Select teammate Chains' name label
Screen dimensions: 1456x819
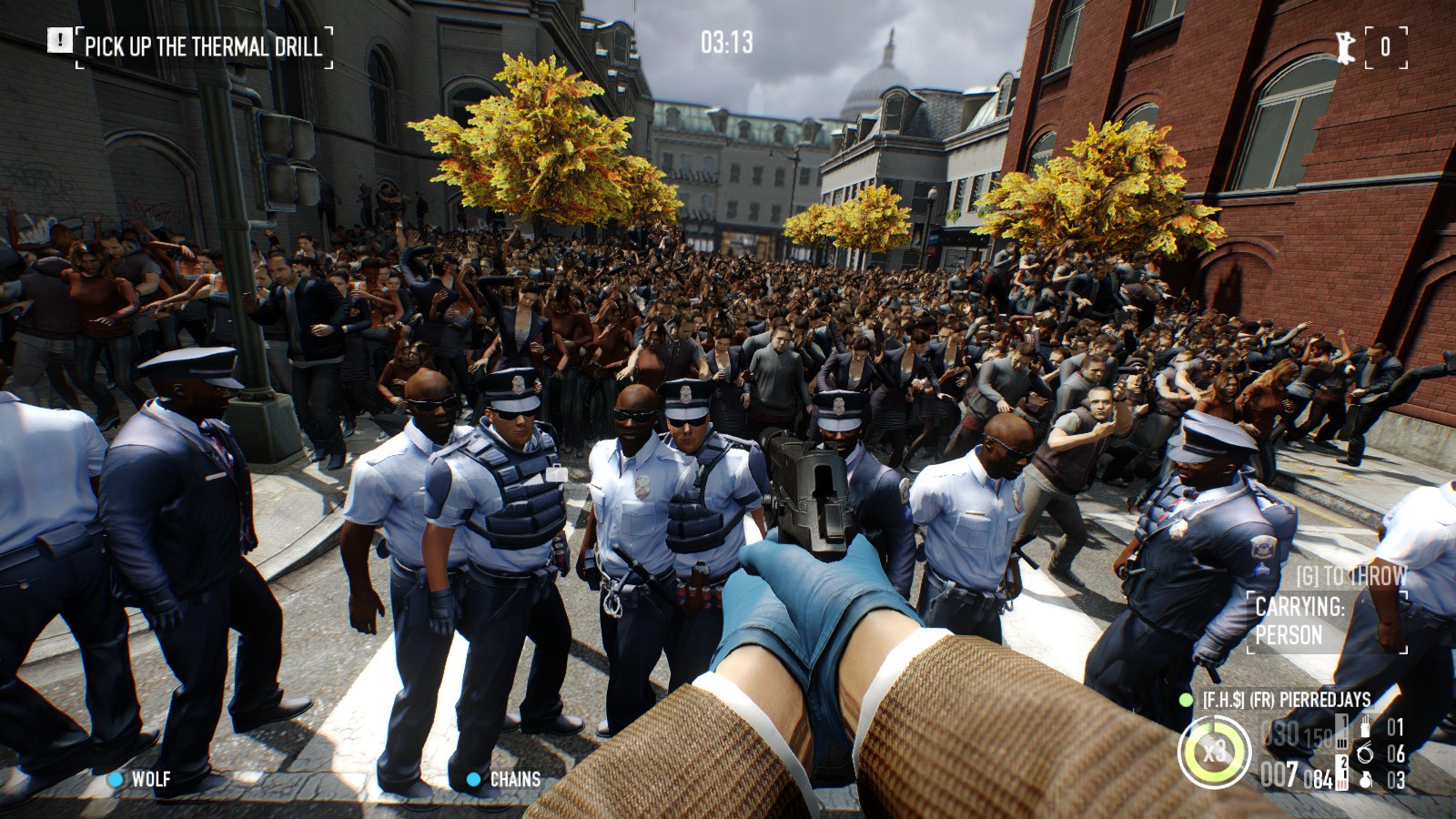click(514, 779)
